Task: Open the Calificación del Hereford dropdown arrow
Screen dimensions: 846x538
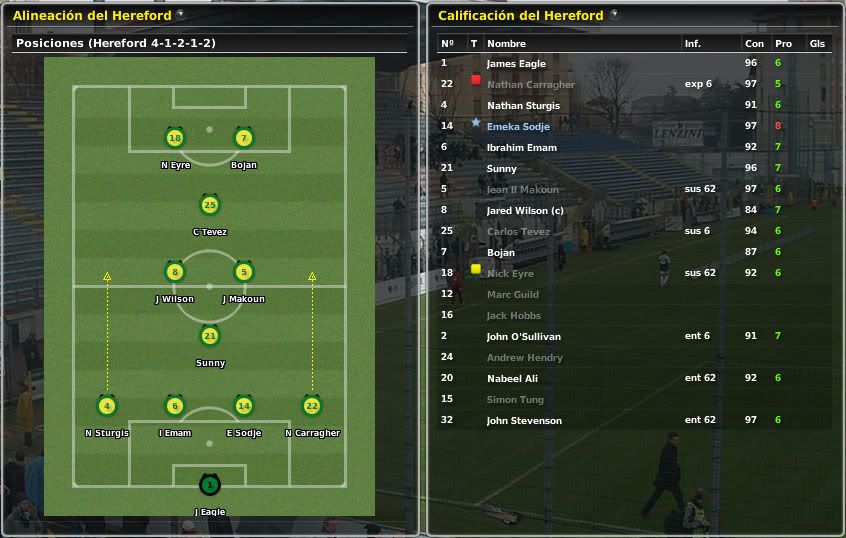Action: [614, 15]
